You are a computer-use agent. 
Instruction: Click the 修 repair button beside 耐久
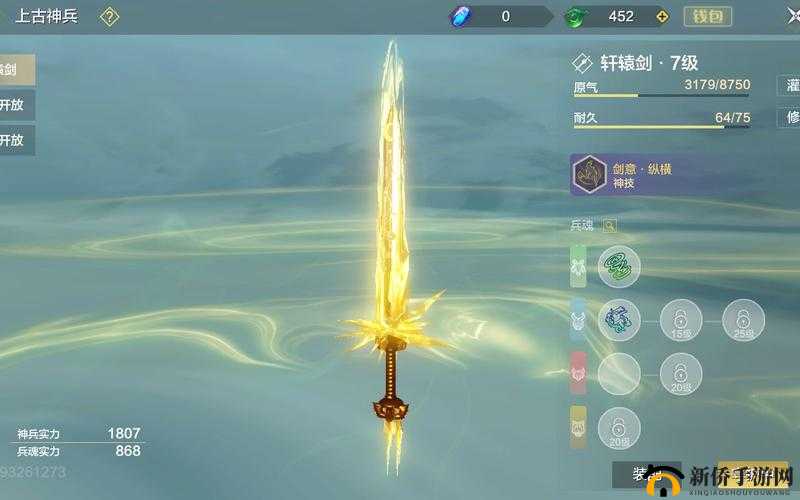coord(789,118)
